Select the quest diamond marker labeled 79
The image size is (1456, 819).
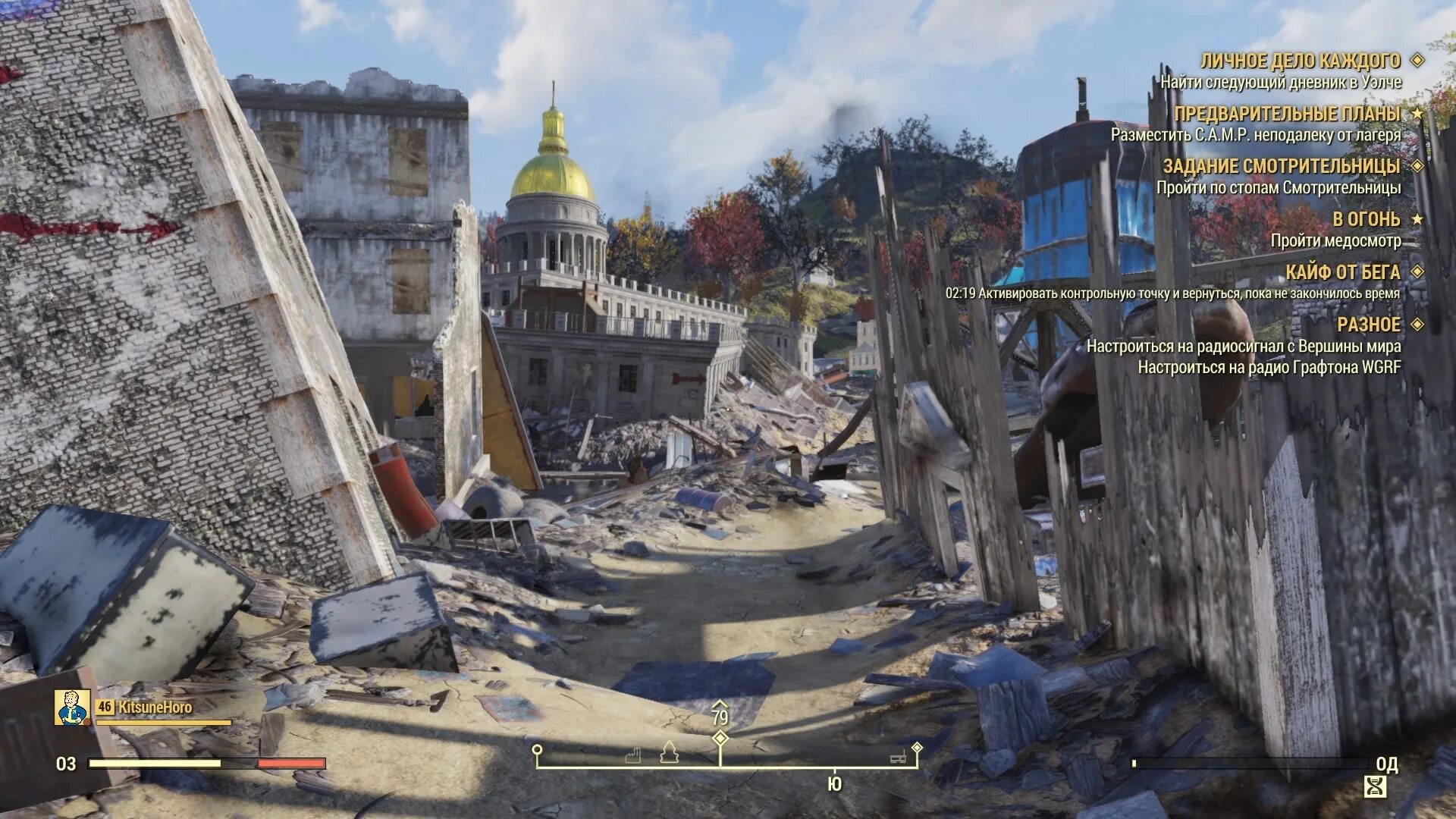point(720,738)
